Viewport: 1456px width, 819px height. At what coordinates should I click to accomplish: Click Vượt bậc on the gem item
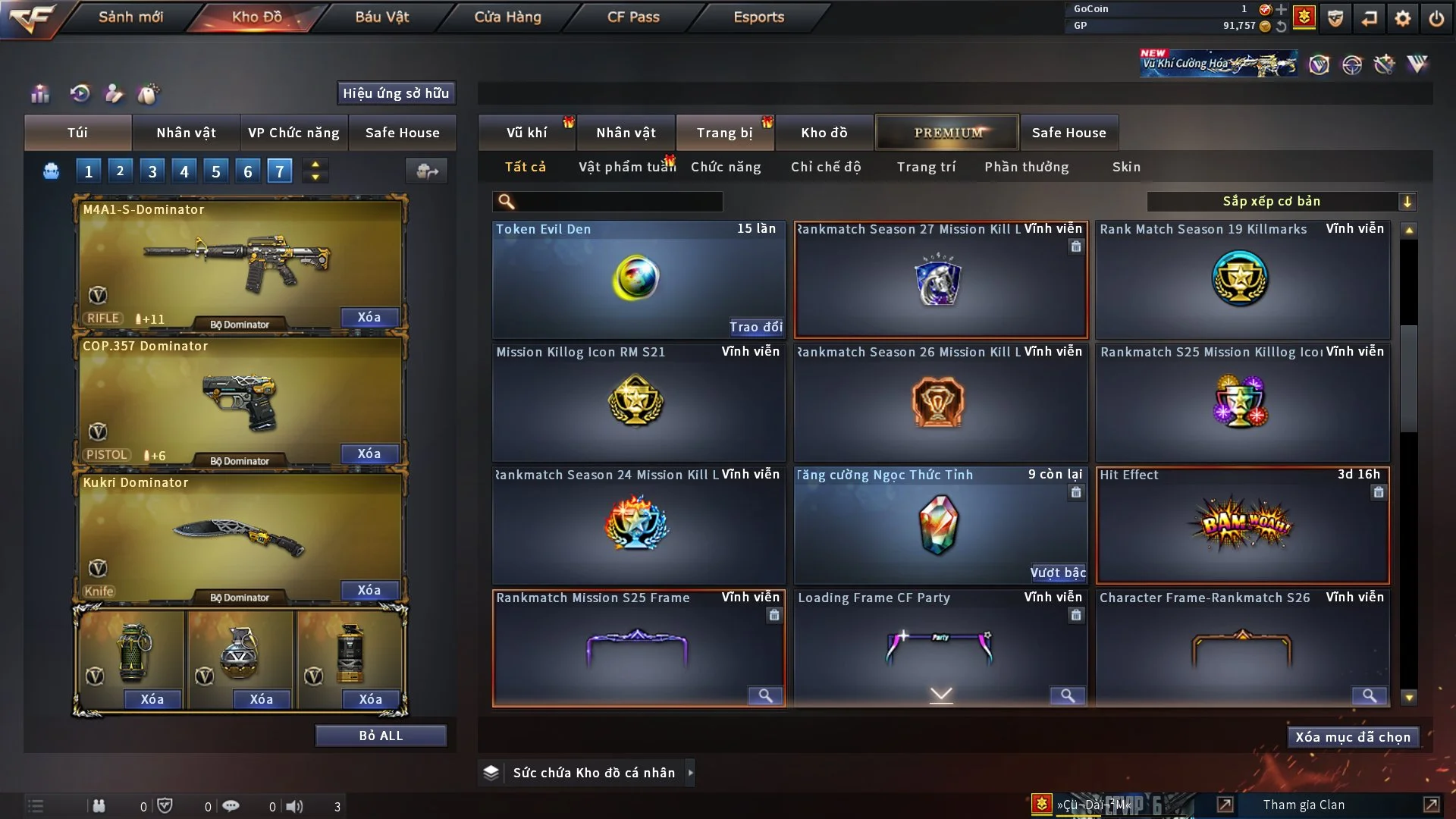click(x=1057, y=573)
